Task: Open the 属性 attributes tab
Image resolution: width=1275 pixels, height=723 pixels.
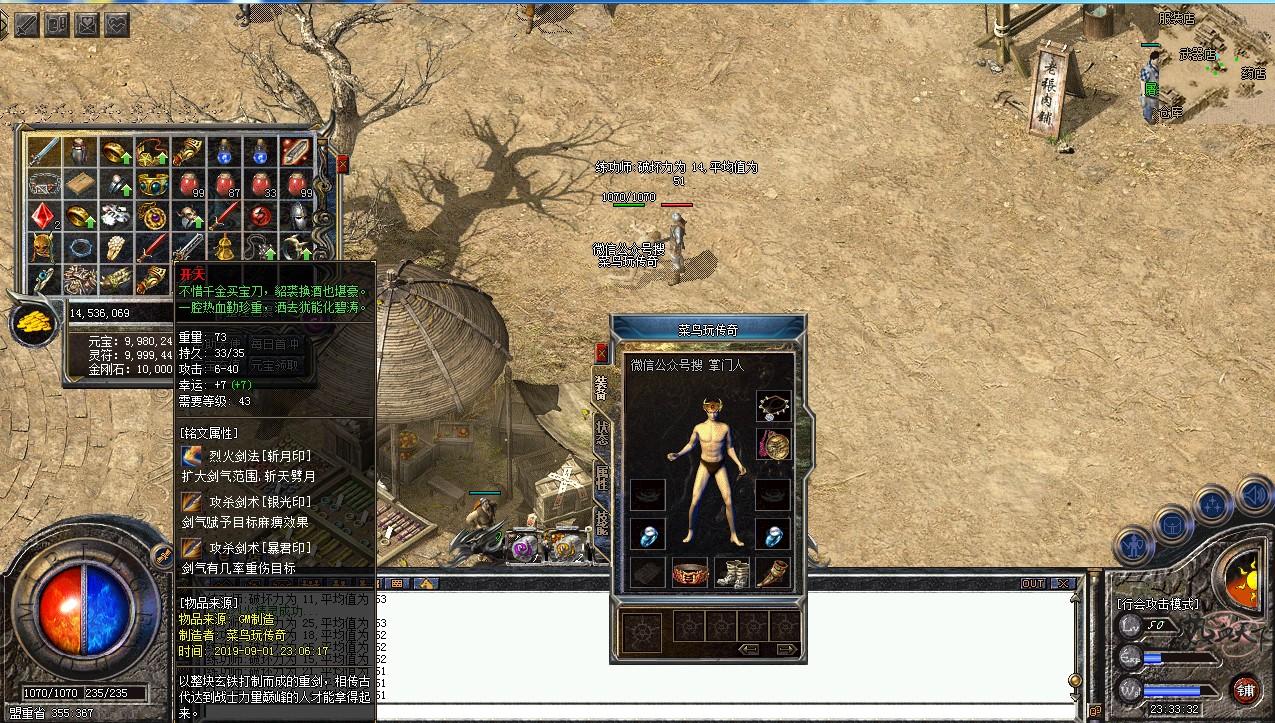Action: pyautogui.click(x=601, y=476)
